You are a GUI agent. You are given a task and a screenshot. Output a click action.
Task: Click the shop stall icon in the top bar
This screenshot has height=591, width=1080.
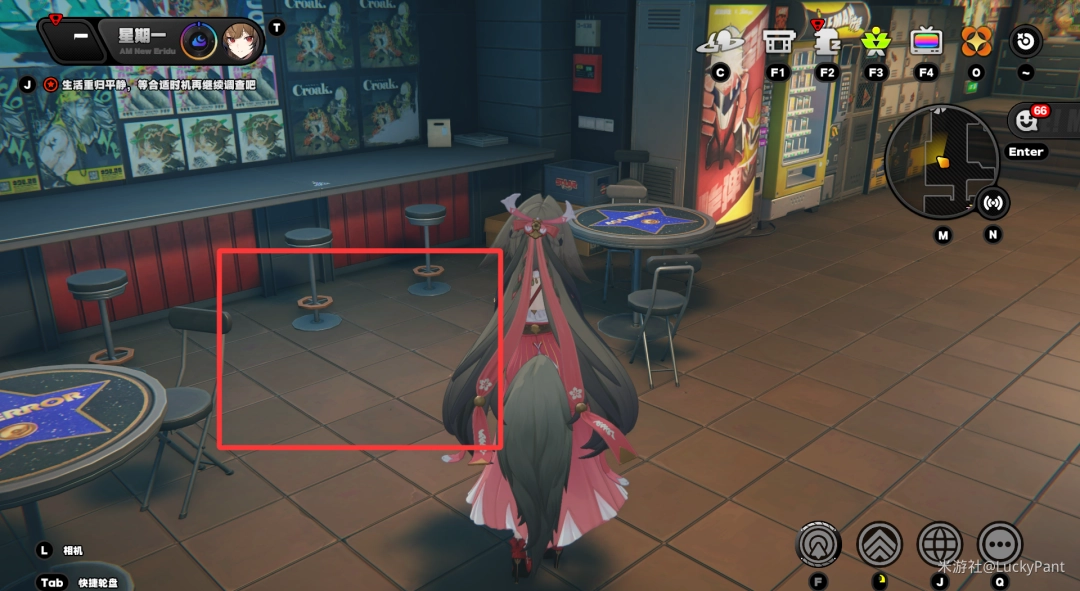778,42
